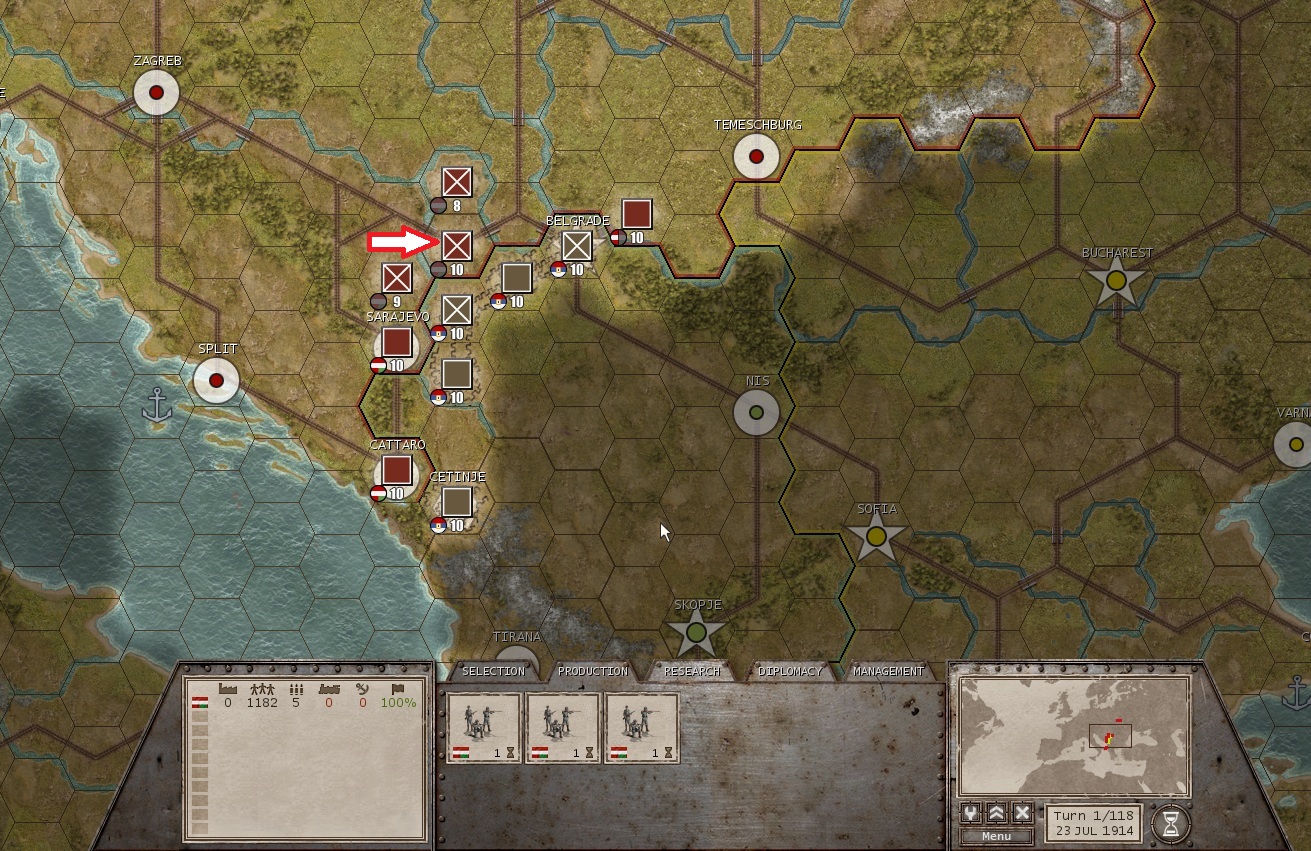Open the MANAGEMENT tab
The height and width of the screenshot is (851, 1311).
coord(891,671)
